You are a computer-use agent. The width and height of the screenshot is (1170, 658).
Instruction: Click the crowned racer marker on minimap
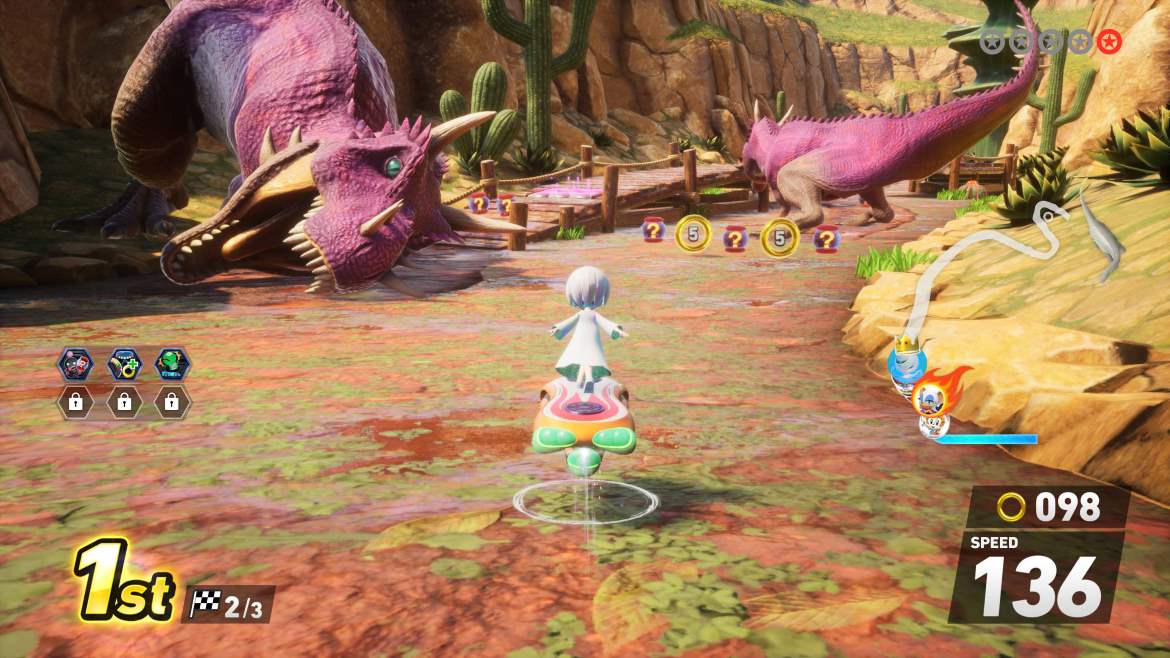(x=908, y=362)
